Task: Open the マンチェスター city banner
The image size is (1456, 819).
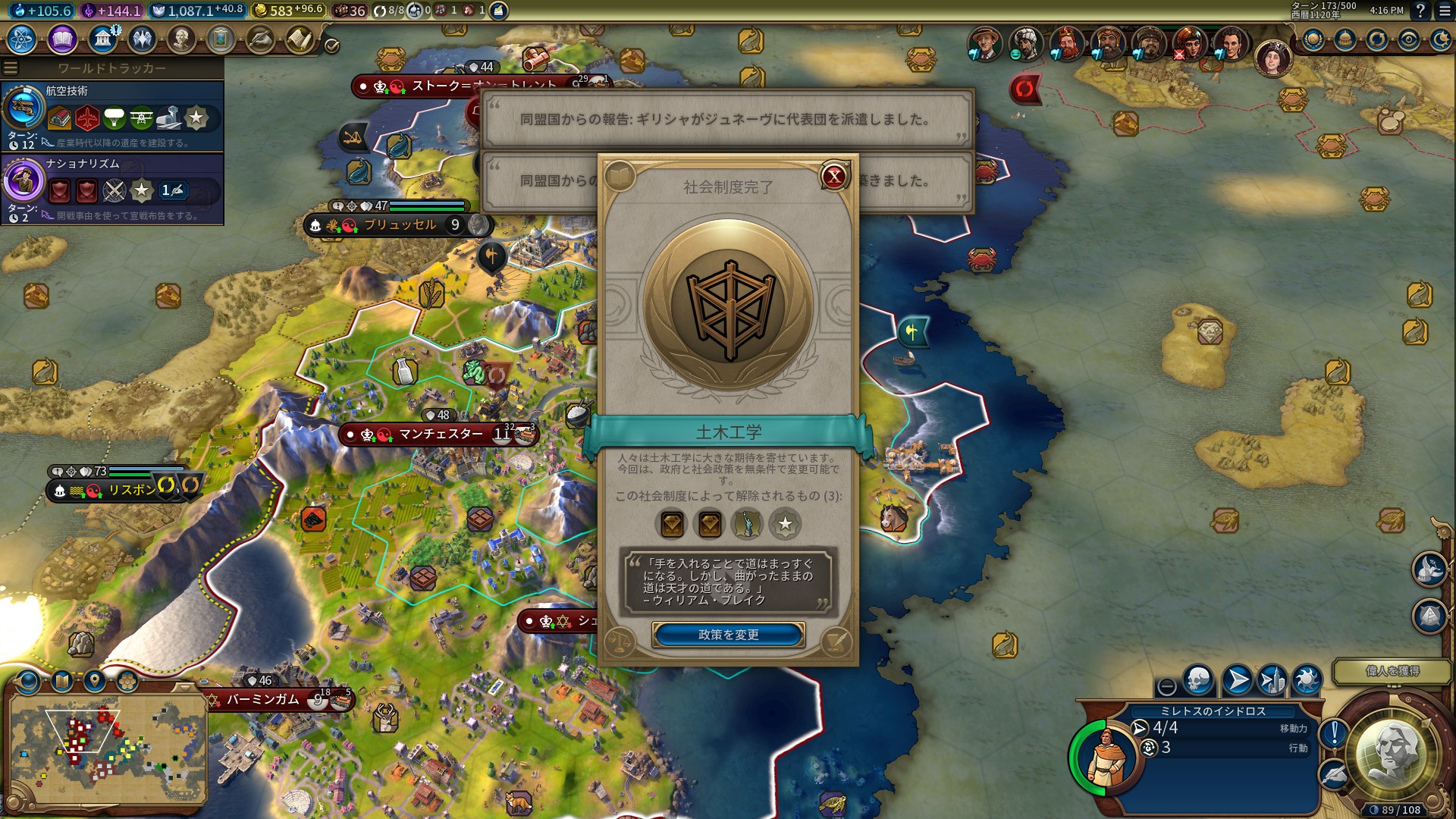Action: tap(440, 434)
